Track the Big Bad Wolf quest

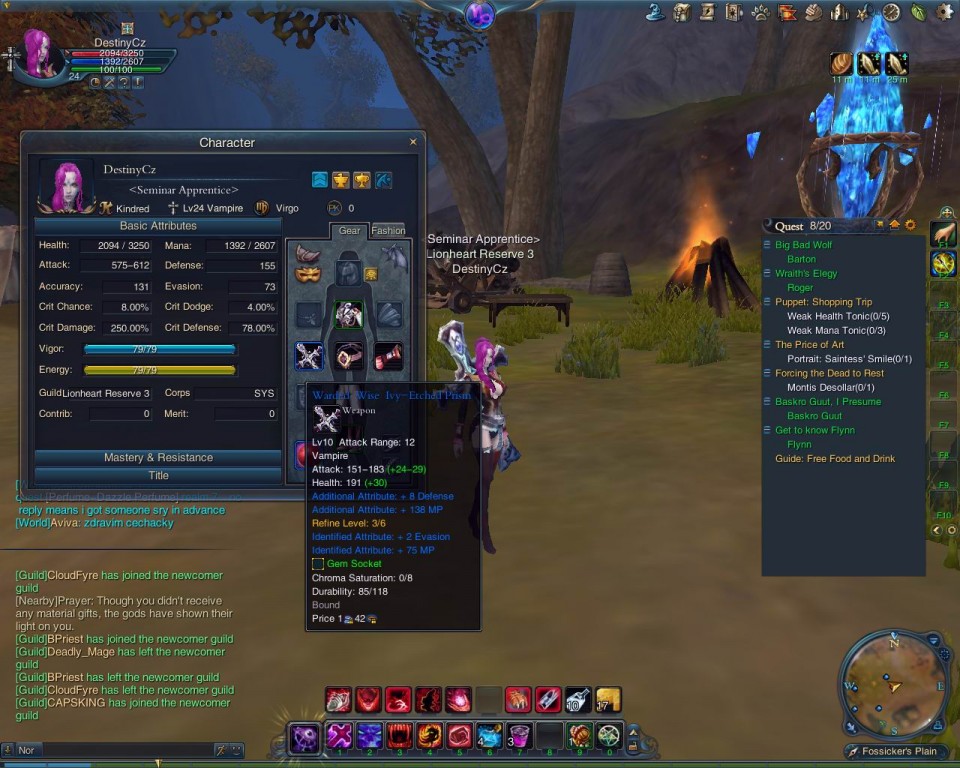click(803, 245)
